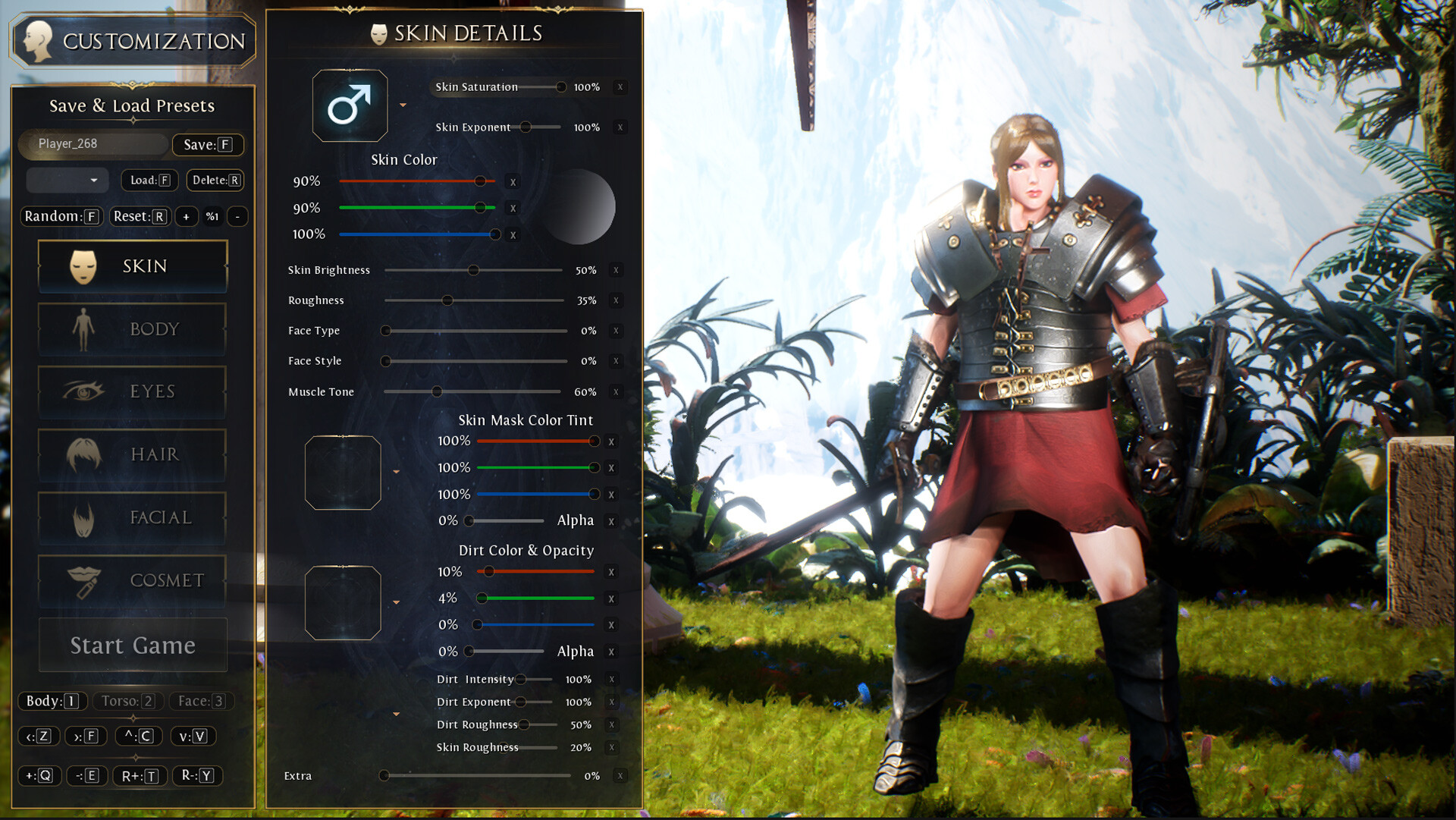Expand the Skin Mask Color Tint chevron

pos(396,471)
